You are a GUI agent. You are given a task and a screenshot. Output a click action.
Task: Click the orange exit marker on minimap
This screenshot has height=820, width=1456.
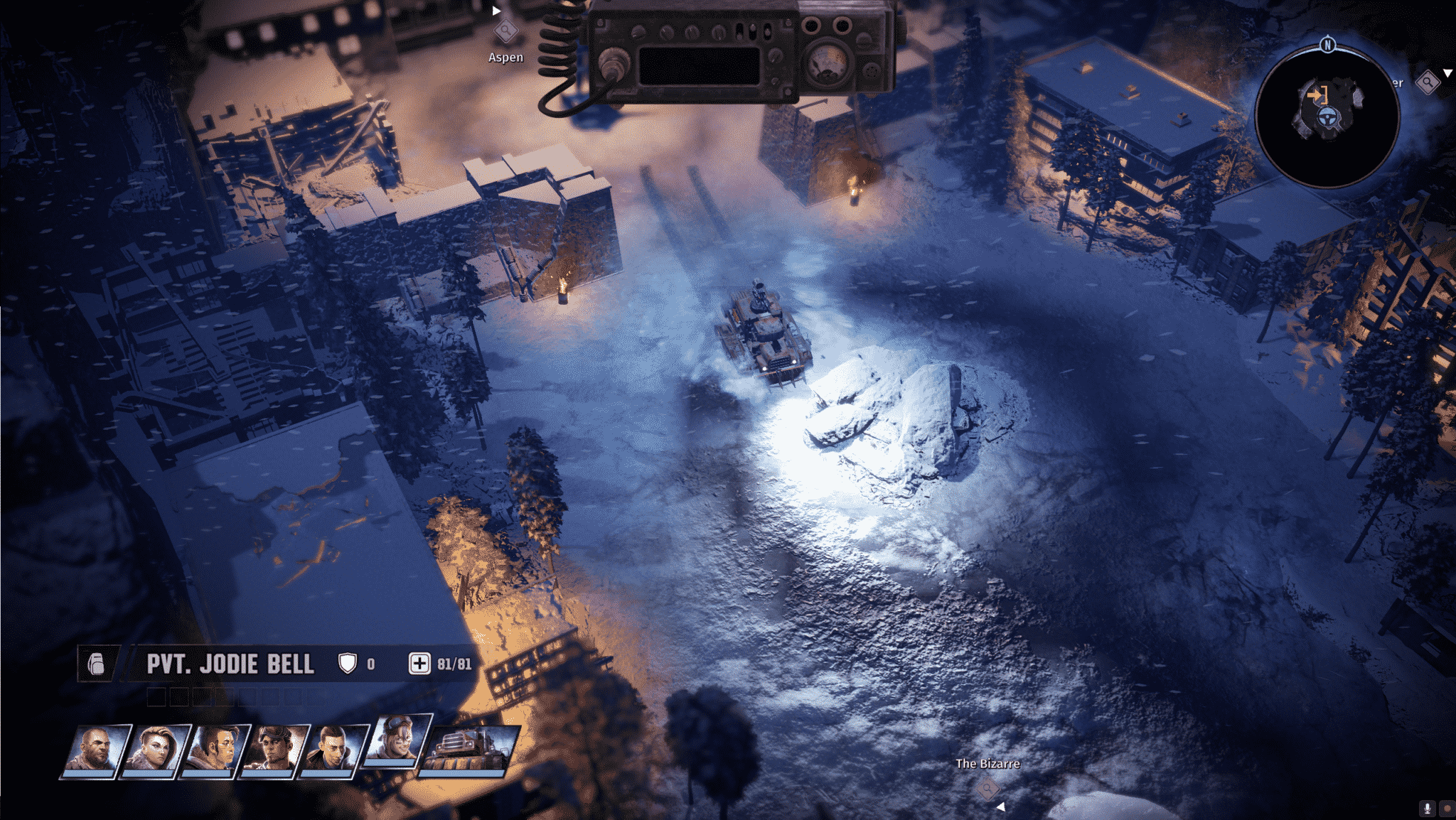tap(1317, 95)
